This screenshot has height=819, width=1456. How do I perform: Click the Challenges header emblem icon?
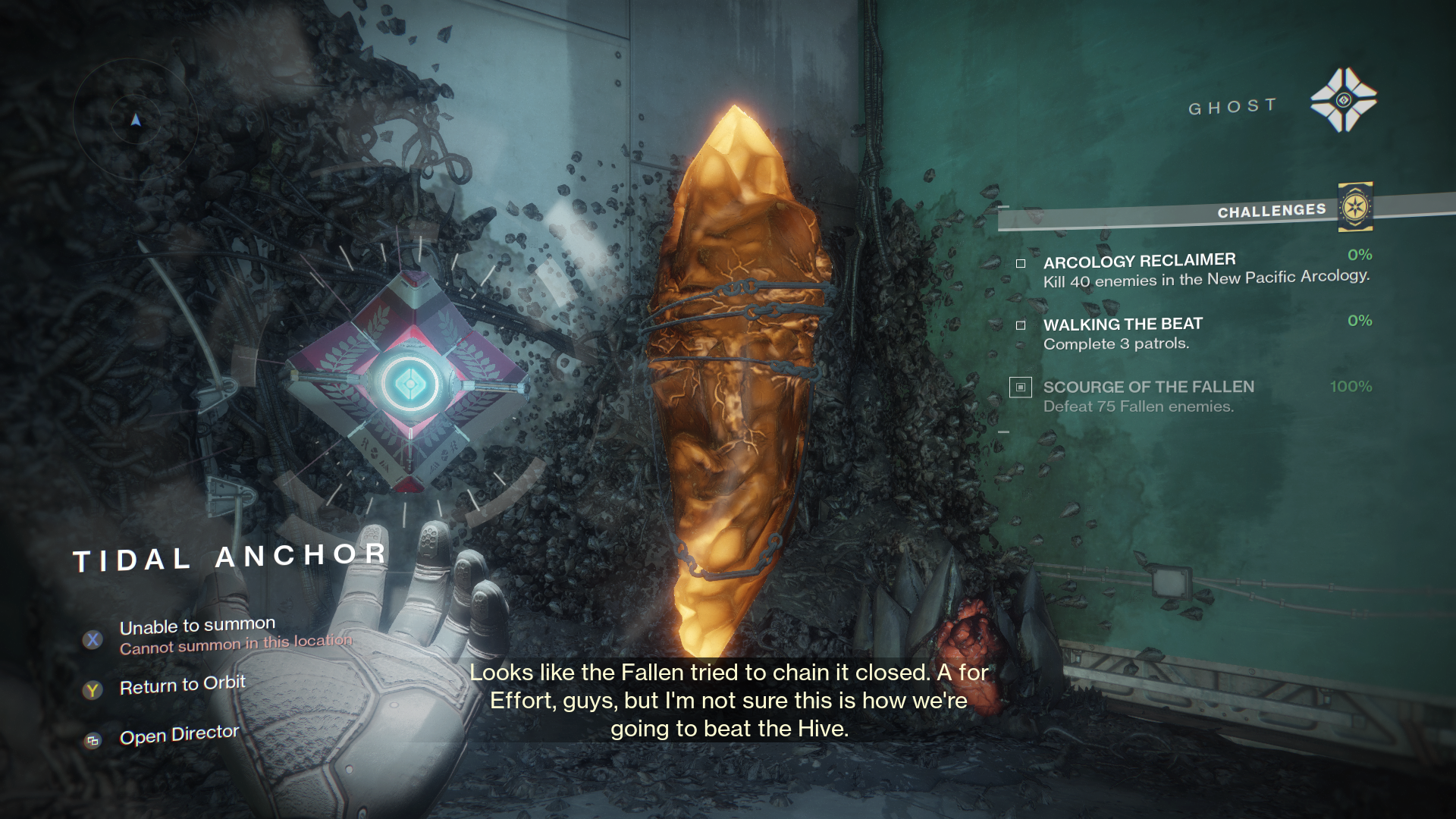pos(1355,207)
